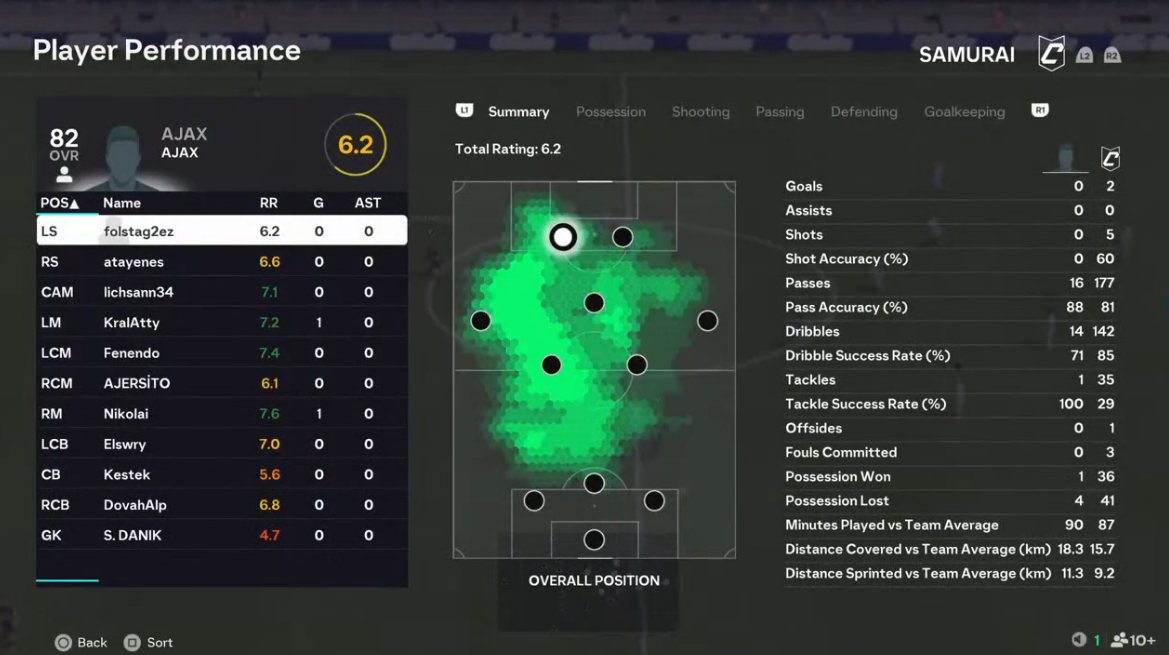
Task: Select the Summary tab
Action: pyautogui.click(x=518, y=112)
